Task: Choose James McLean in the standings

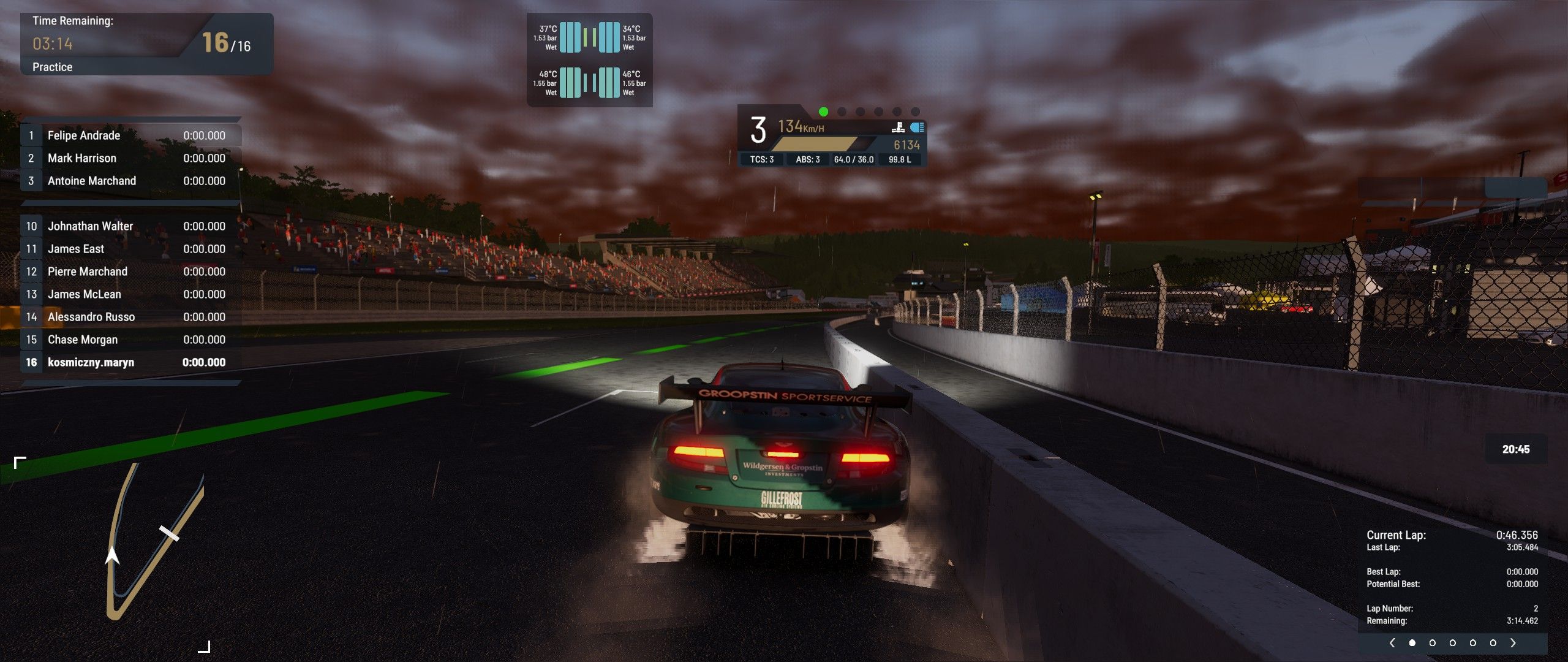Action: pos(131,294)
